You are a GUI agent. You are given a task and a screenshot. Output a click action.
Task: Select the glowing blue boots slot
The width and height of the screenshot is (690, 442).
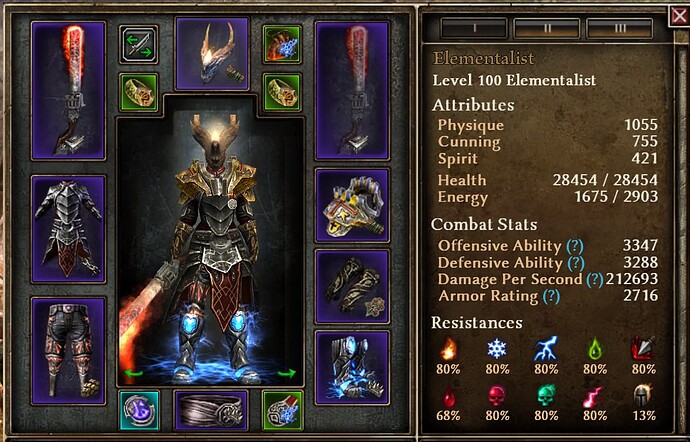pyautogui.click(x=352, y=367)
